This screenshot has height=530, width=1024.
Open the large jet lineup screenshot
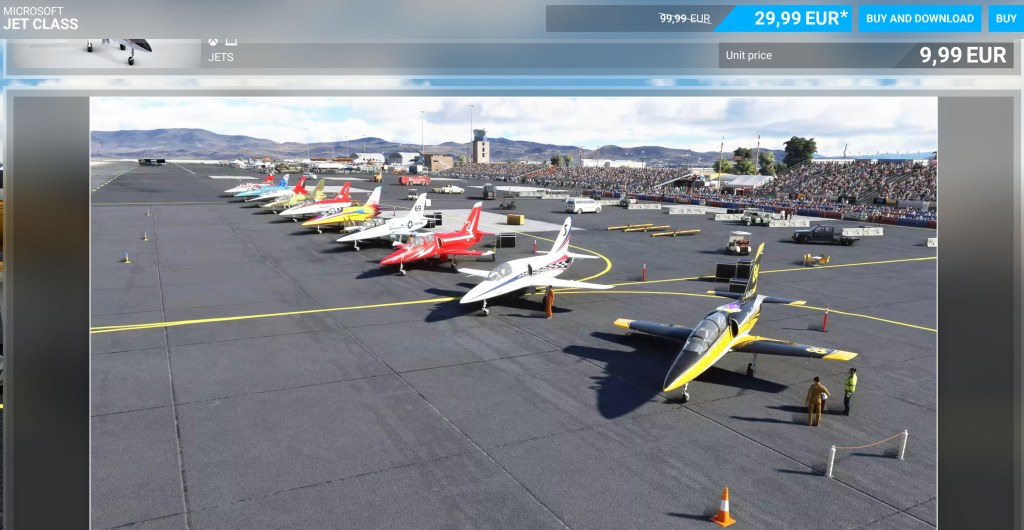click(513, 311)
